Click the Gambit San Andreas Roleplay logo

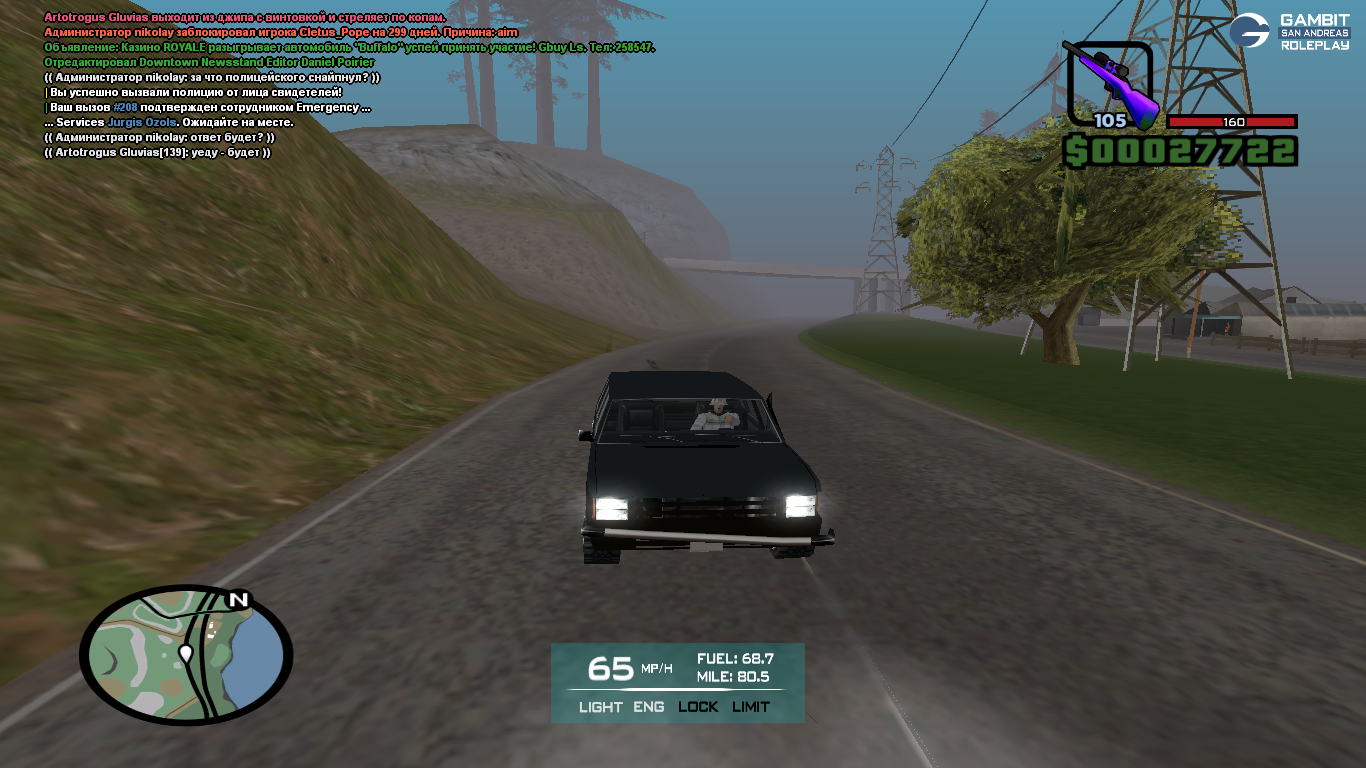(x=1289, y=32)
